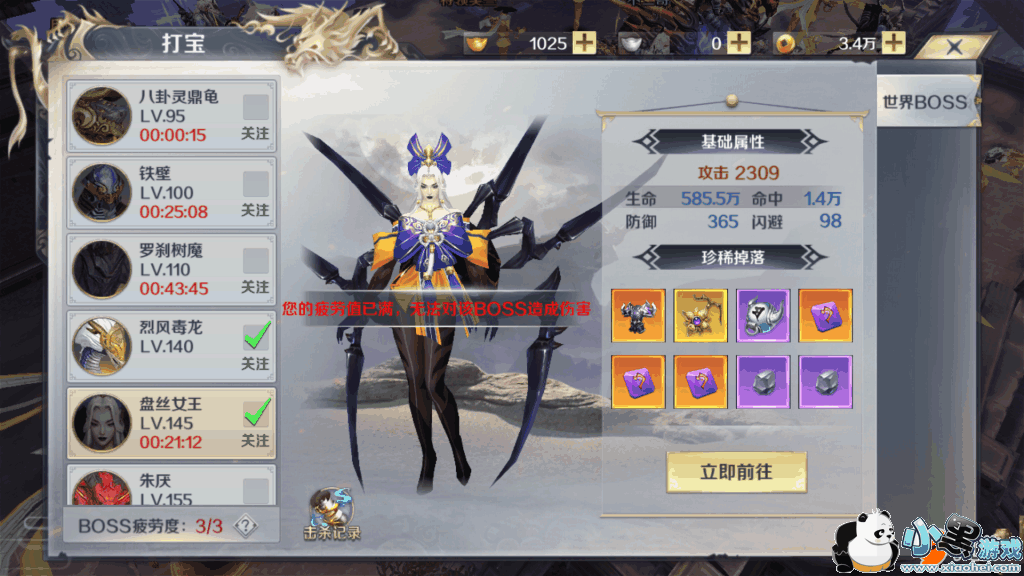This screenshot has height=576, width=1024.
Task: Enable 关注 for the 铁壁 boss
Action: [256, 184]
